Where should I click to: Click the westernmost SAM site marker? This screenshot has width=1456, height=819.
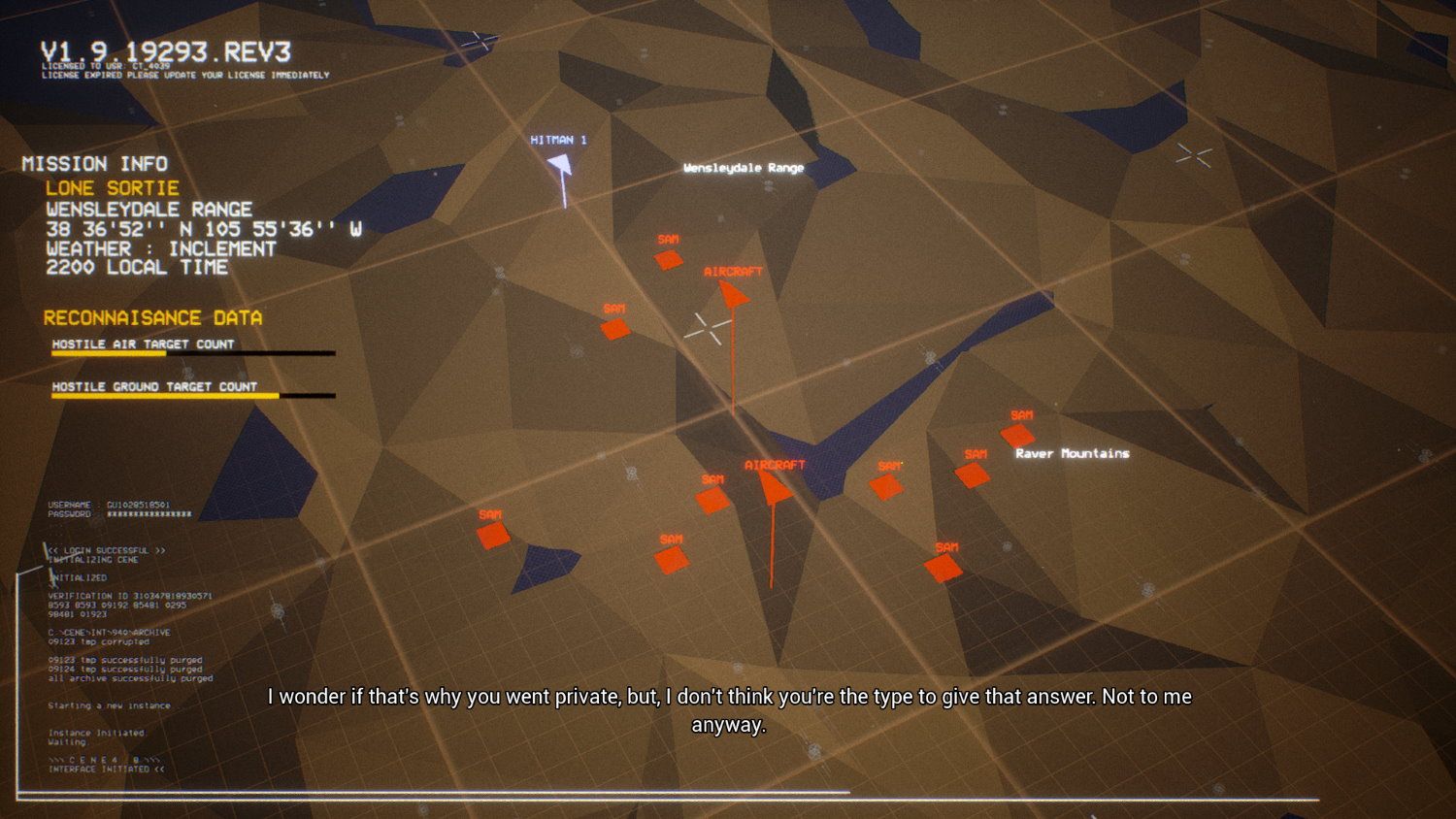tap(494, 534)
